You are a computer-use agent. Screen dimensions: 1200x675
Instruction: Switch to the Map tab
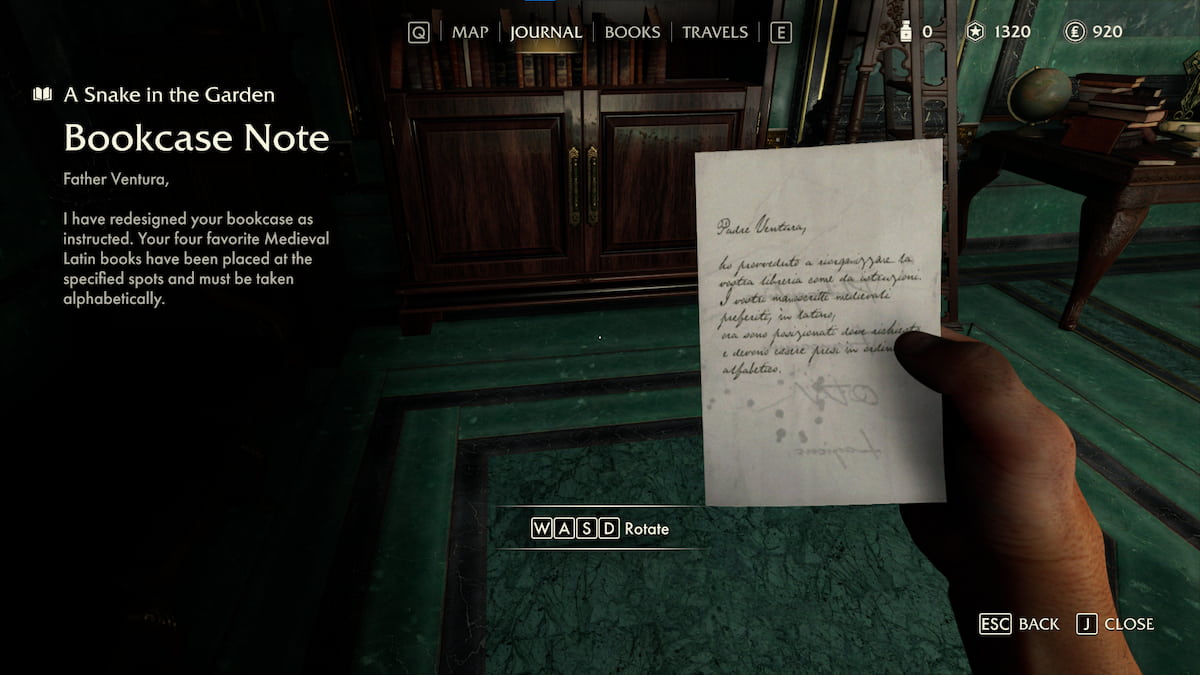click(470, 32)
